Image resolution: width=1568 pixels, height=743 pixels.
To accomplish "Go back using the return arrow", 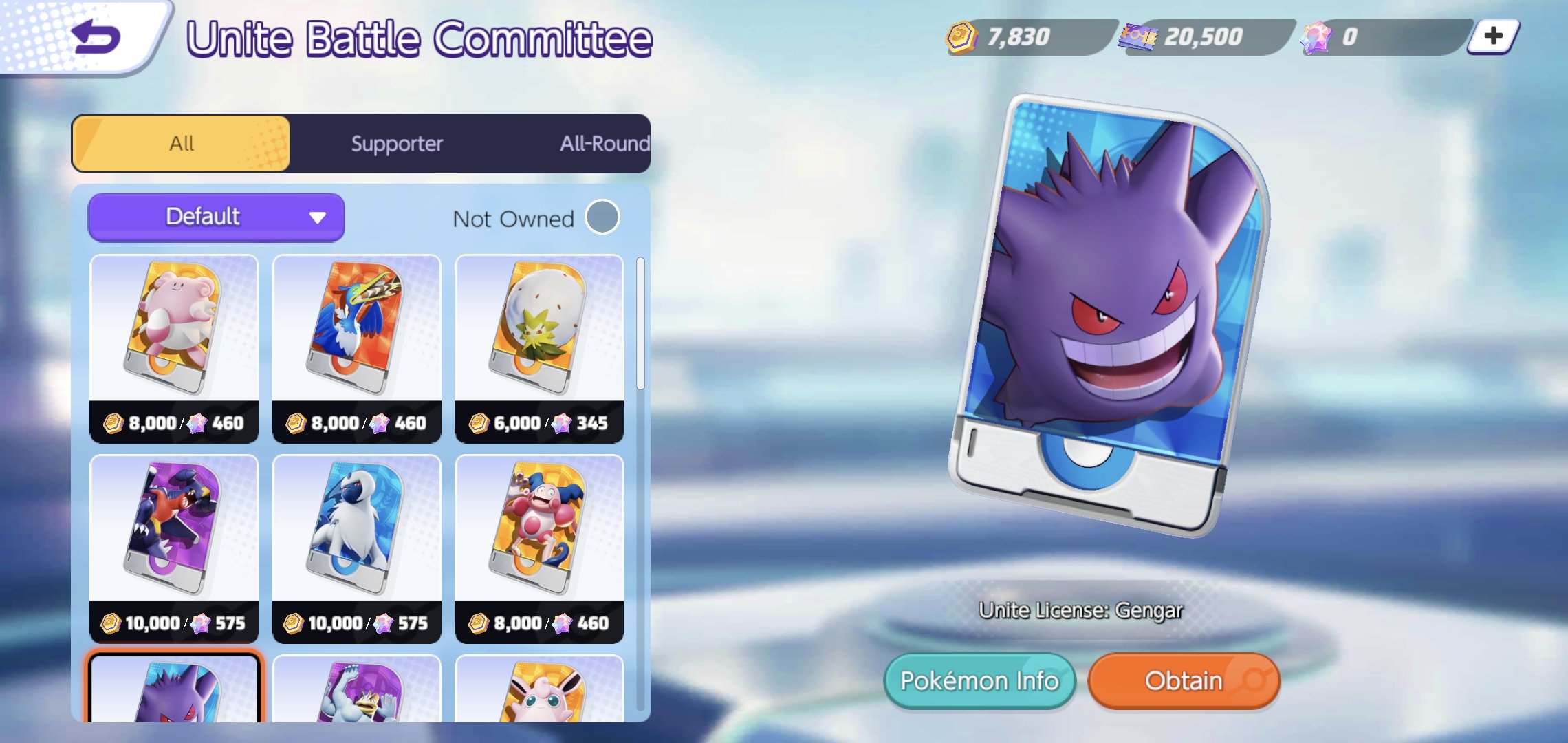I will pos(96,37).
